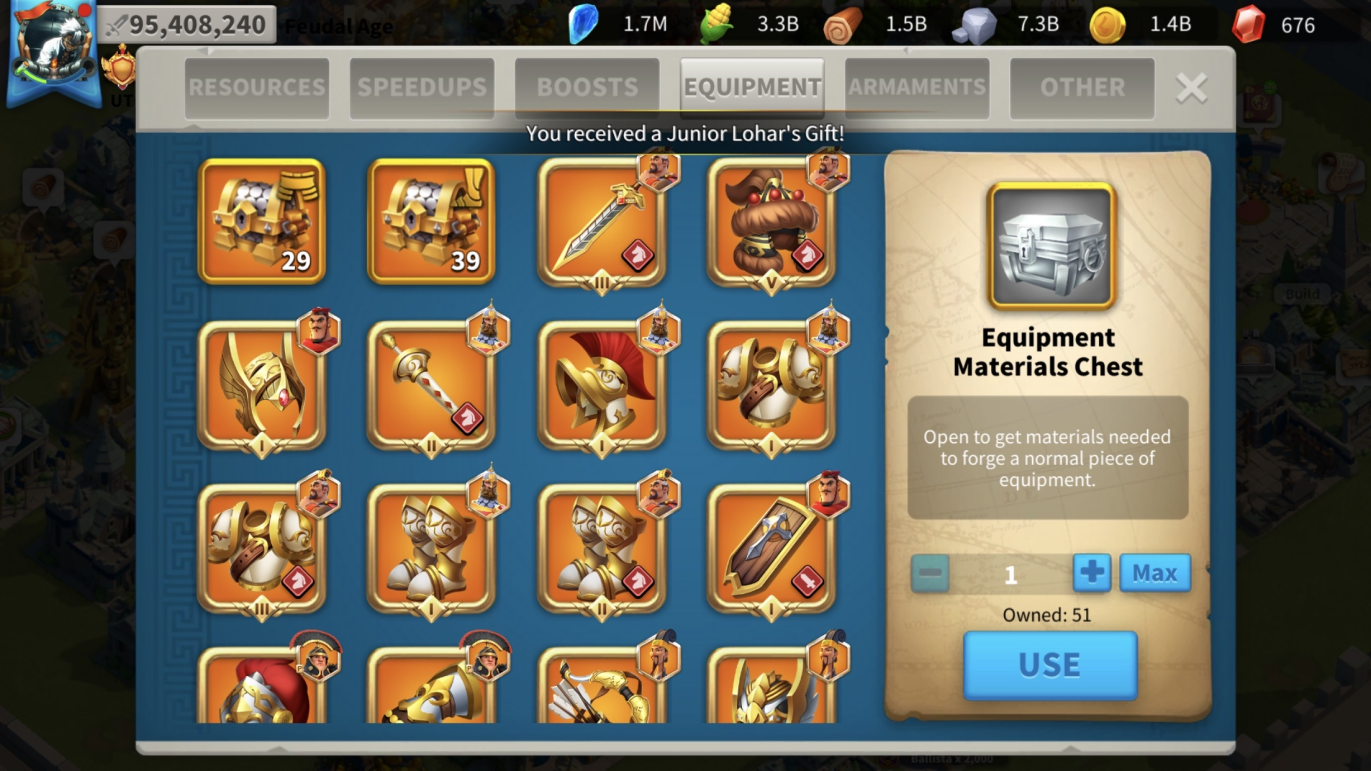This screenshot has width=1371, height=771.
Task: Choose the golden sword equipment item
Action: 601,222
